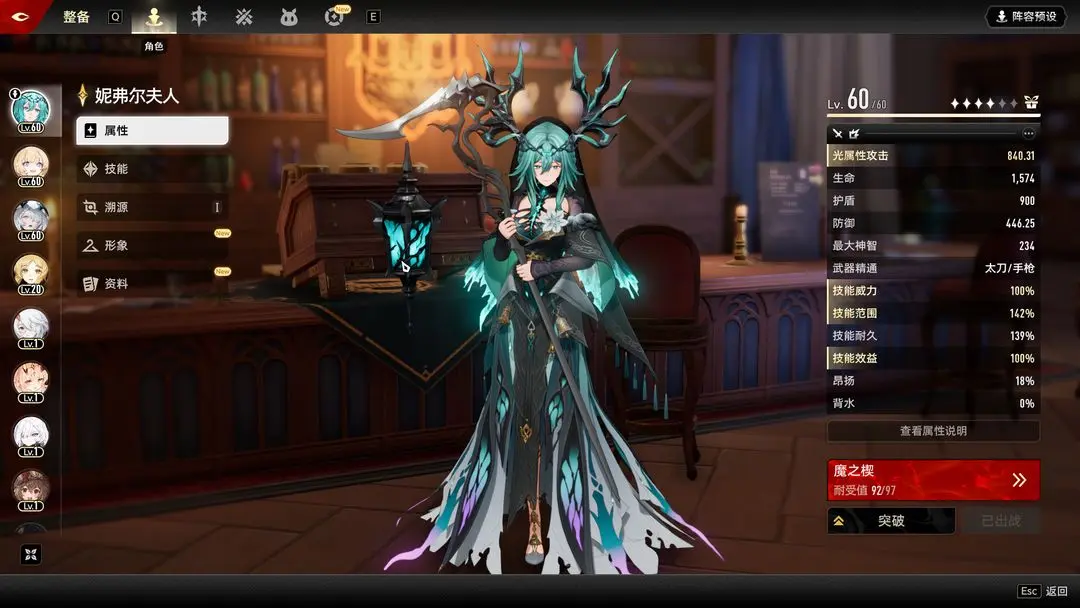Click the four-petal filter icon below portraits
This screenshot has height=608, width=1080.
coord(29,554)
